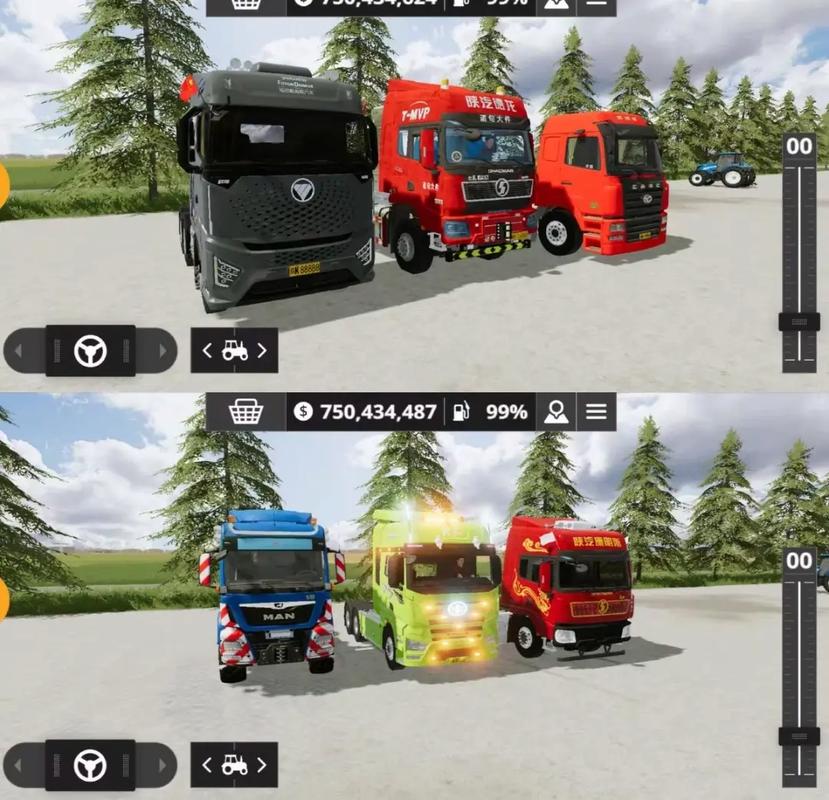Image resolution: width=829 pixels, height=800 pixels.
Task: Click the tractor icon in the lower screenshot
Action: point(234,766)
